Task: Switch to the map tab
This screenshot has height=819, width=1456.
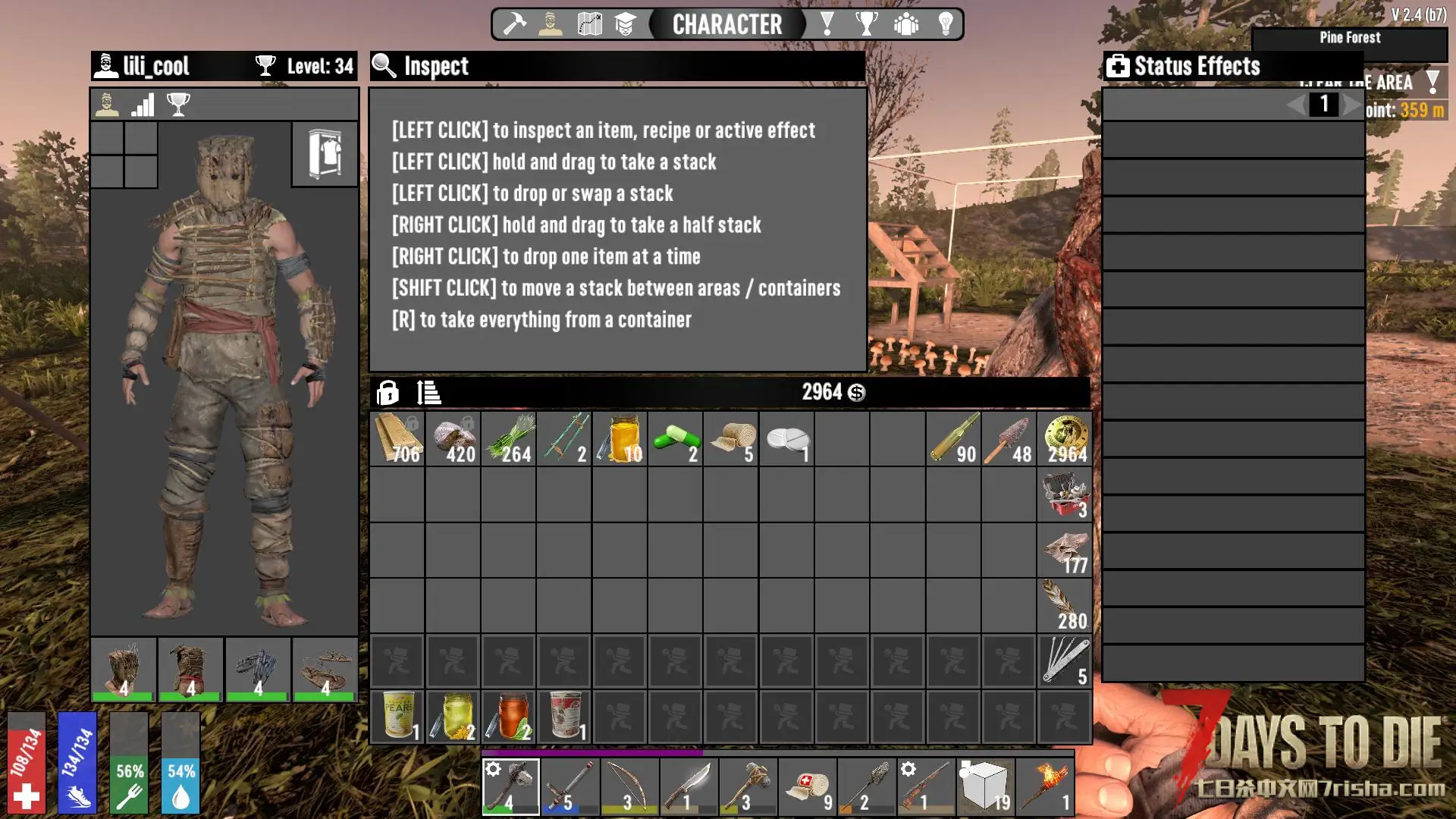Action: pos(589,24)
